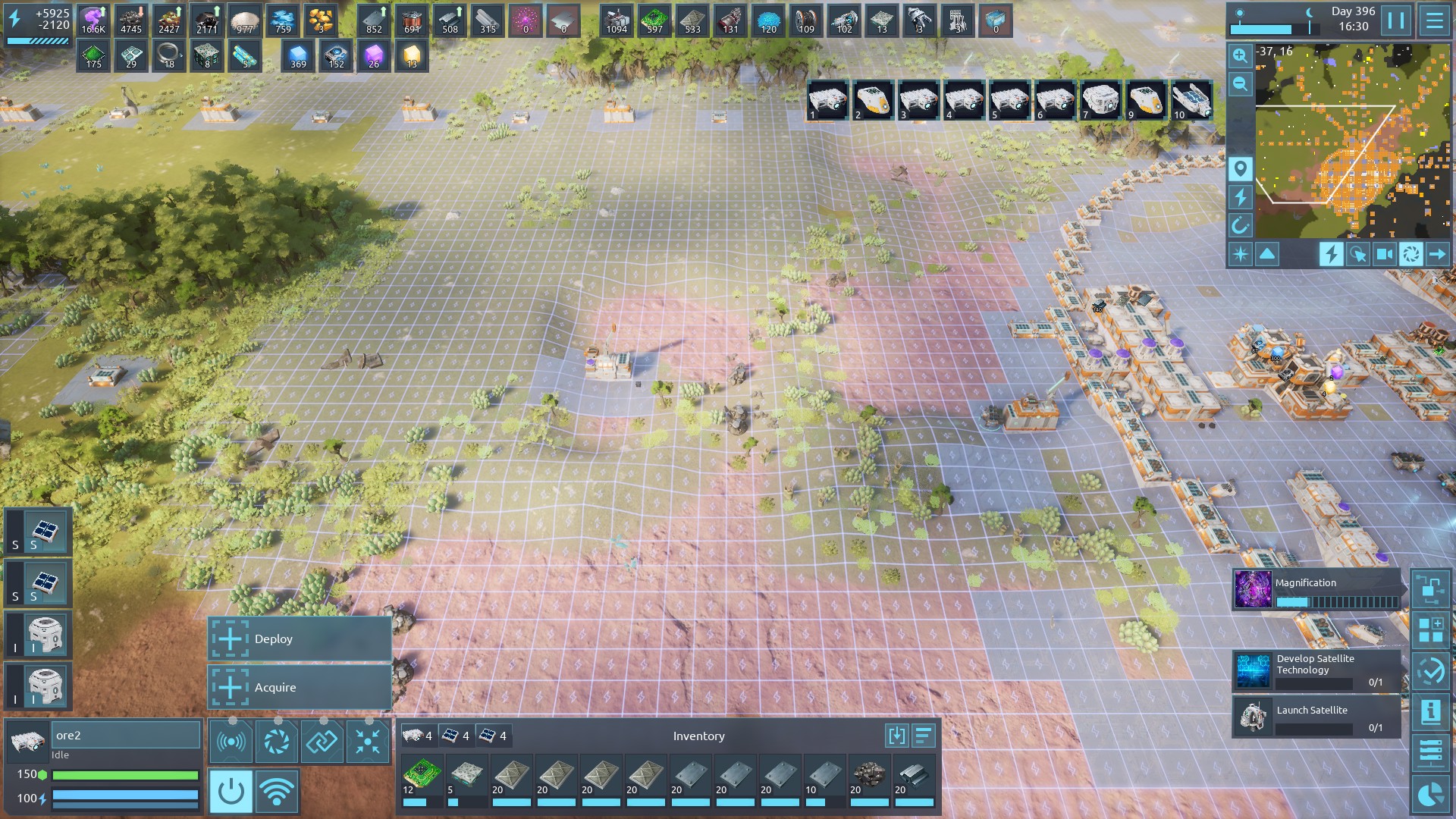
Task: Select unit number 2 in the unit bar
Action: 873,100
